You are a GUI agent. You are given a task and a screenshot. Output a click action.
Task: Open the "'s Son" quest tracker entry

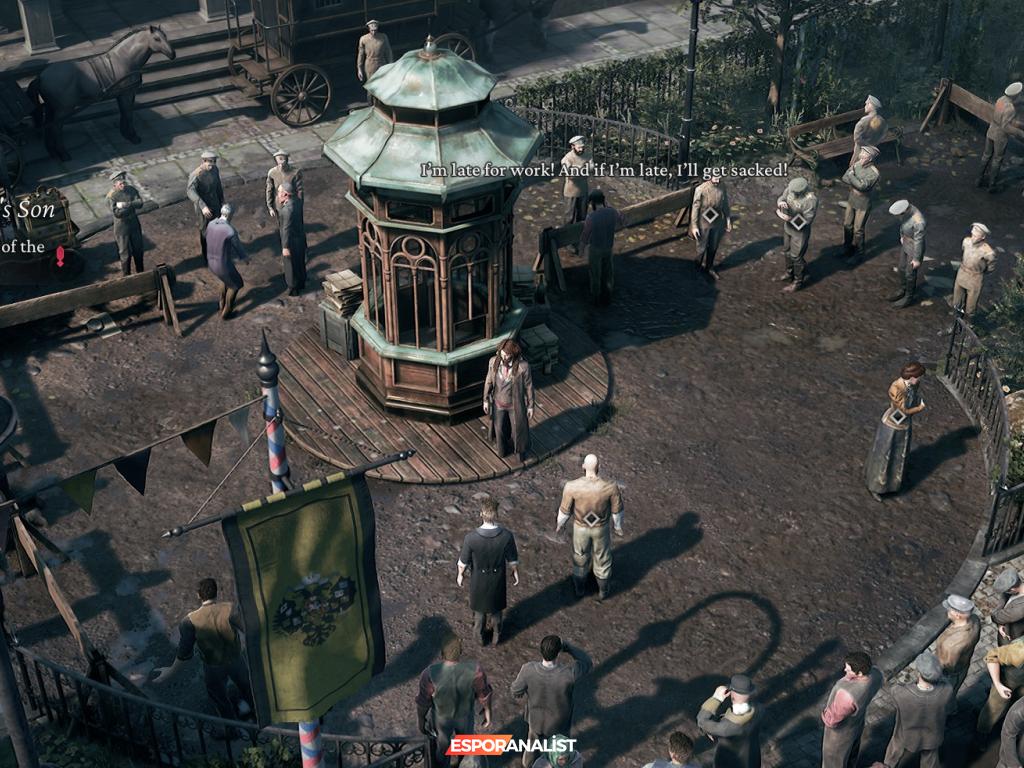(28, 211)
